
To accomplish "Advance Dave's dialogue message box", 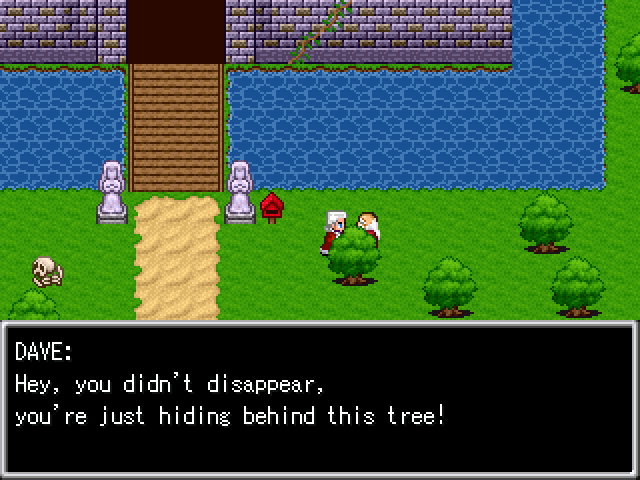I will 319,398.
